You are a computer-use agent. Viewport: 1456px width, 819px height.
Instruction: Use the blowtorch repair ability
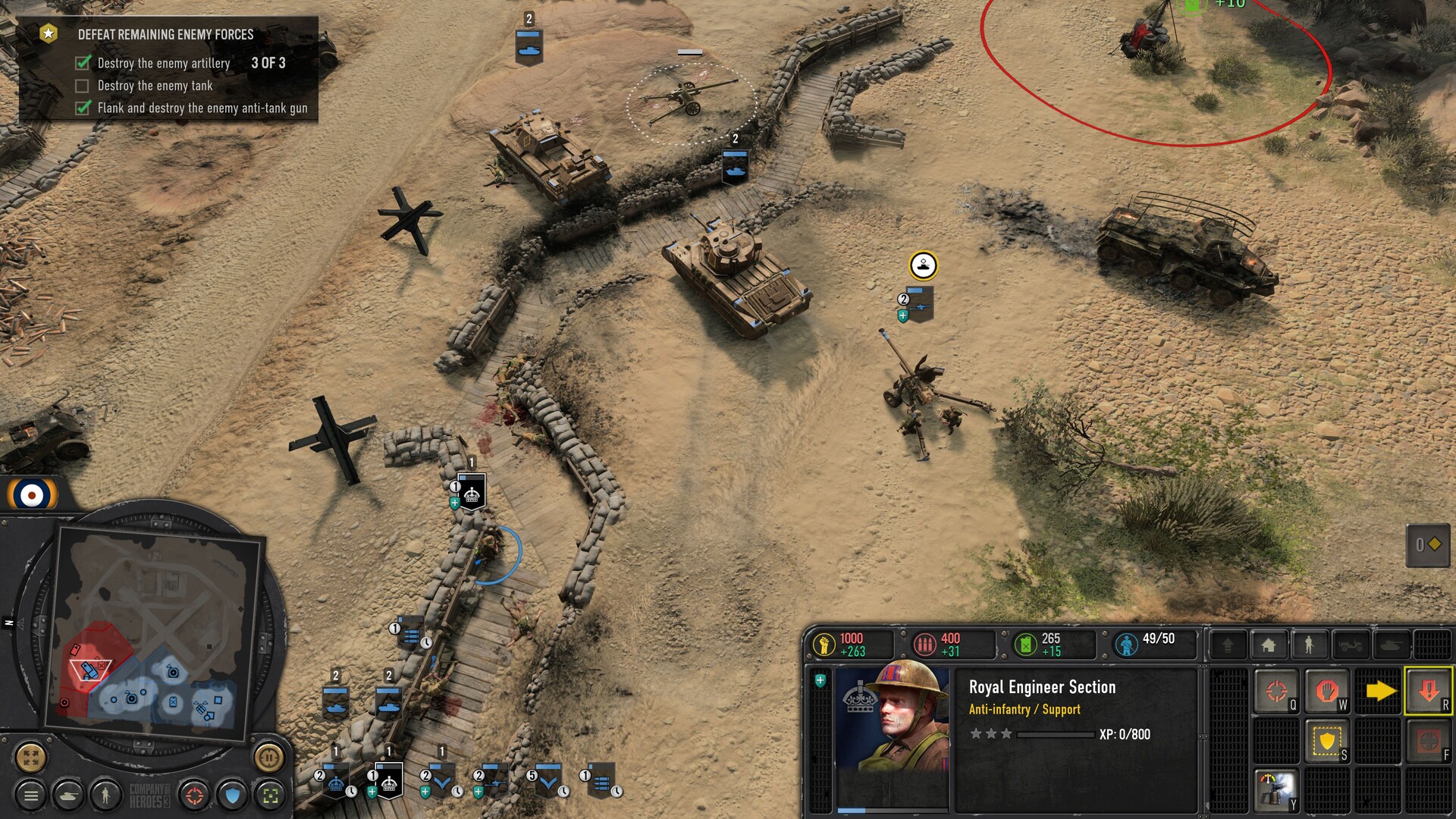1277,789
